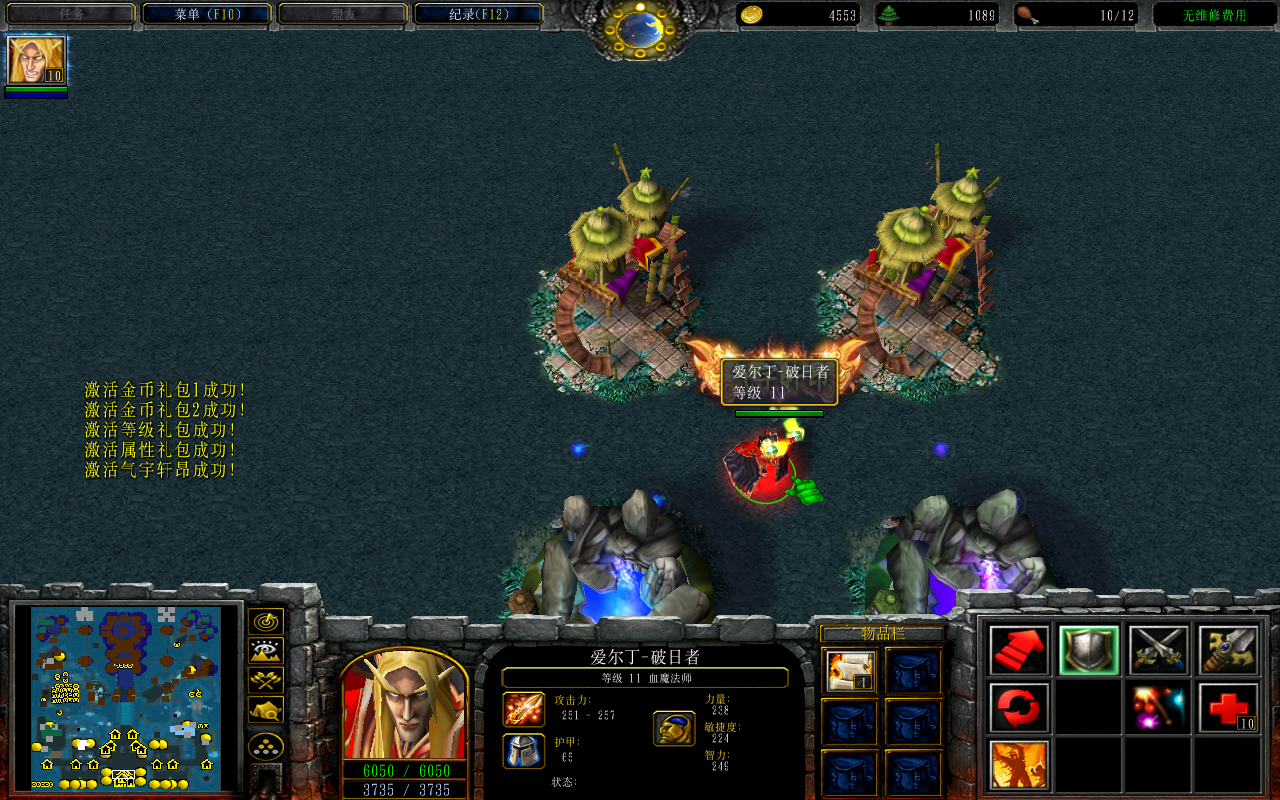Open the 菜单 (F10) menu
This screenshot has width=1280, height=800.
click(207, 14)
